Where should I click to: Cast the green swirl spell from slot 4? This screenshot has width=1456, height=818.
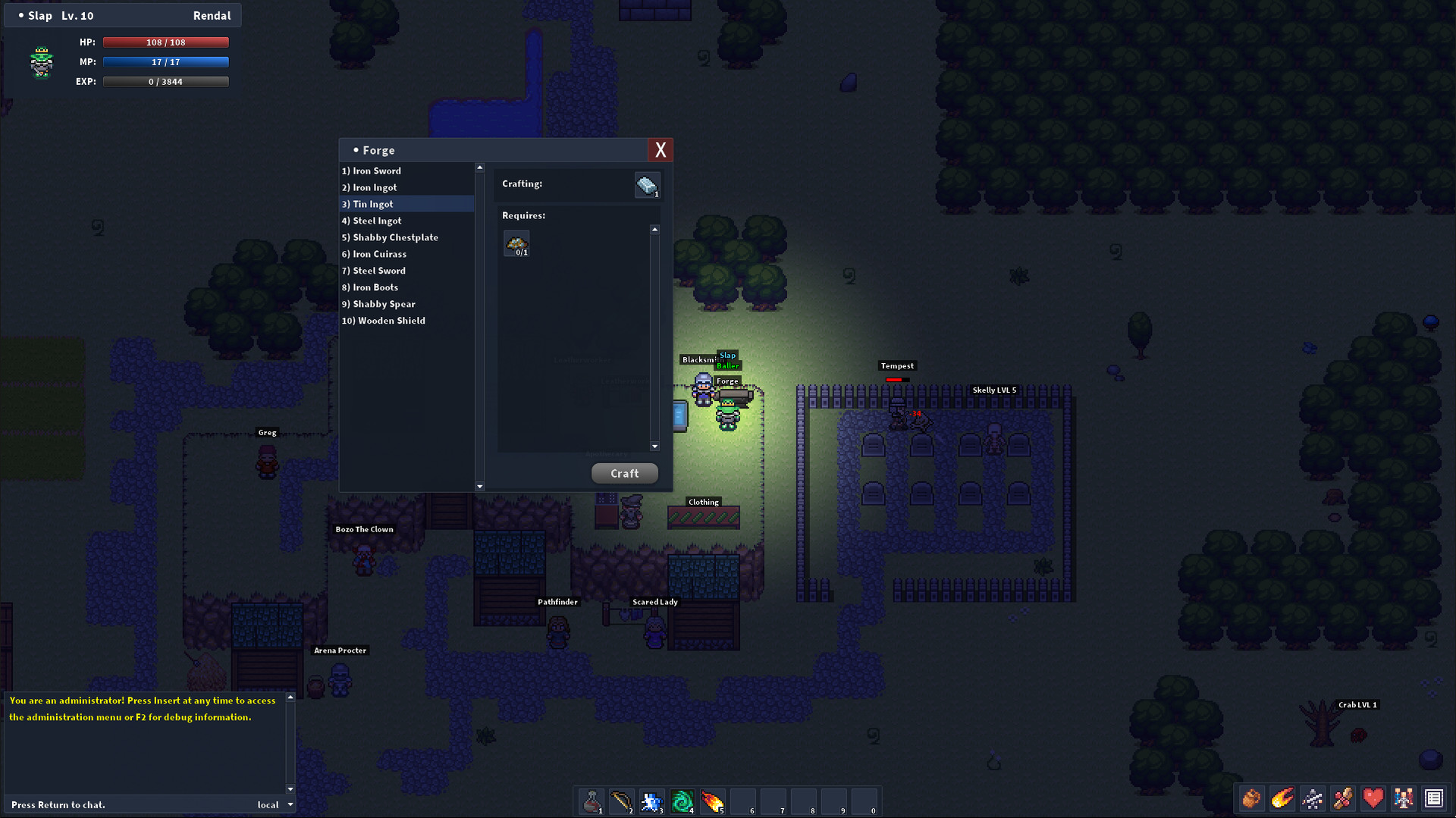click(x=682, y=801)
